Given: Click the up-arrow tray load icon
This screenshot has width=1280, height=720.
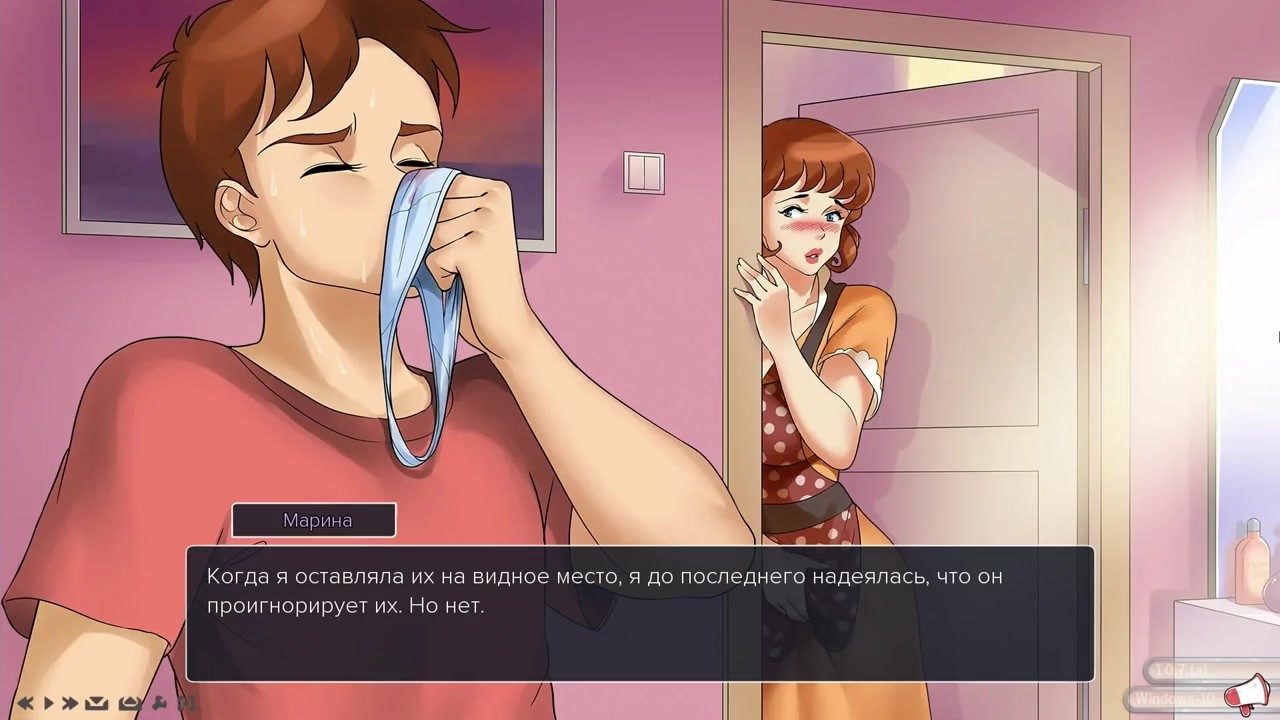Looking at the screenshot, I should 130,703.
